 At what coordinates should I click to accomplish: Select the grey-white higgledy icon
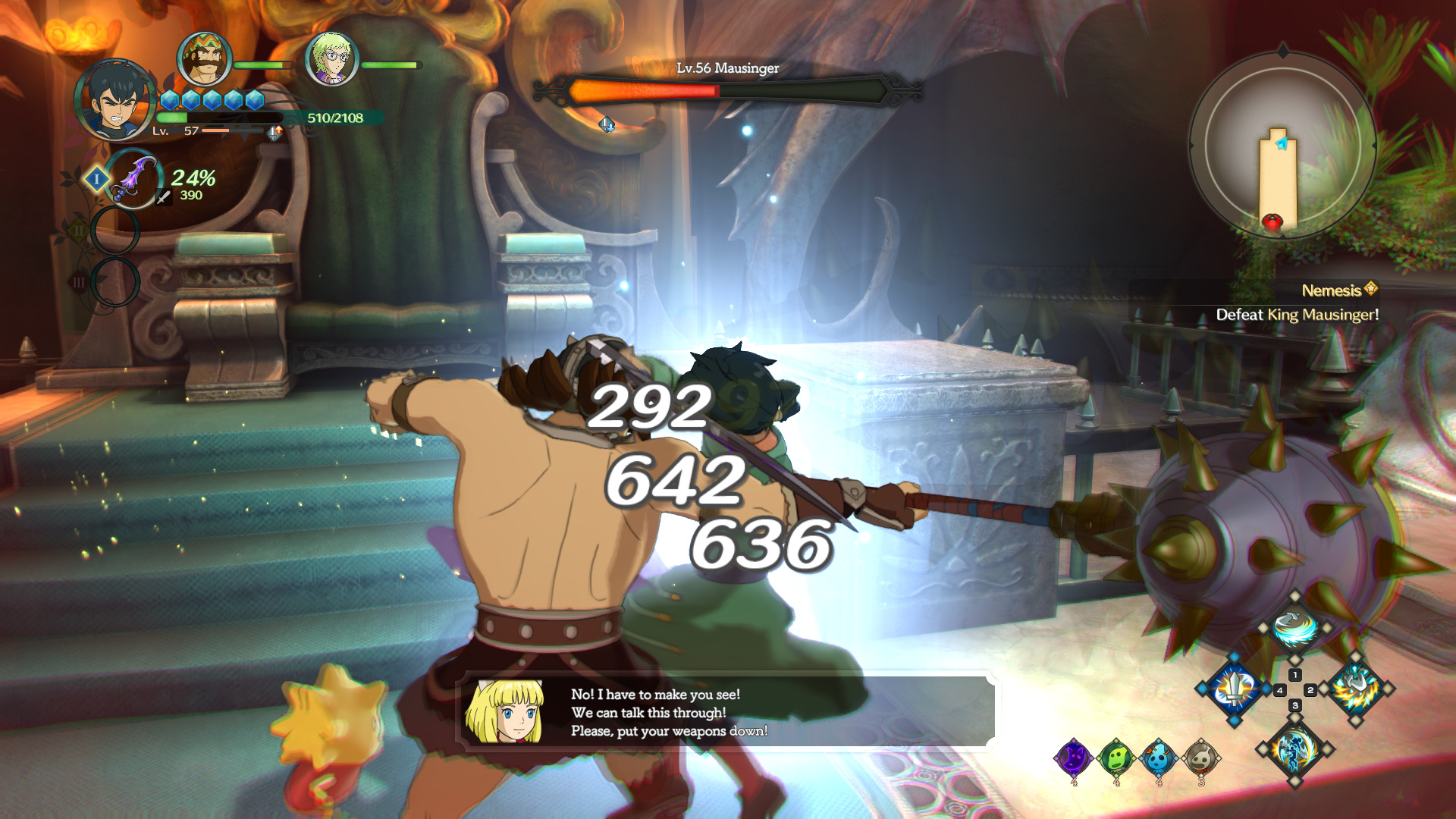click(1201, 757)
